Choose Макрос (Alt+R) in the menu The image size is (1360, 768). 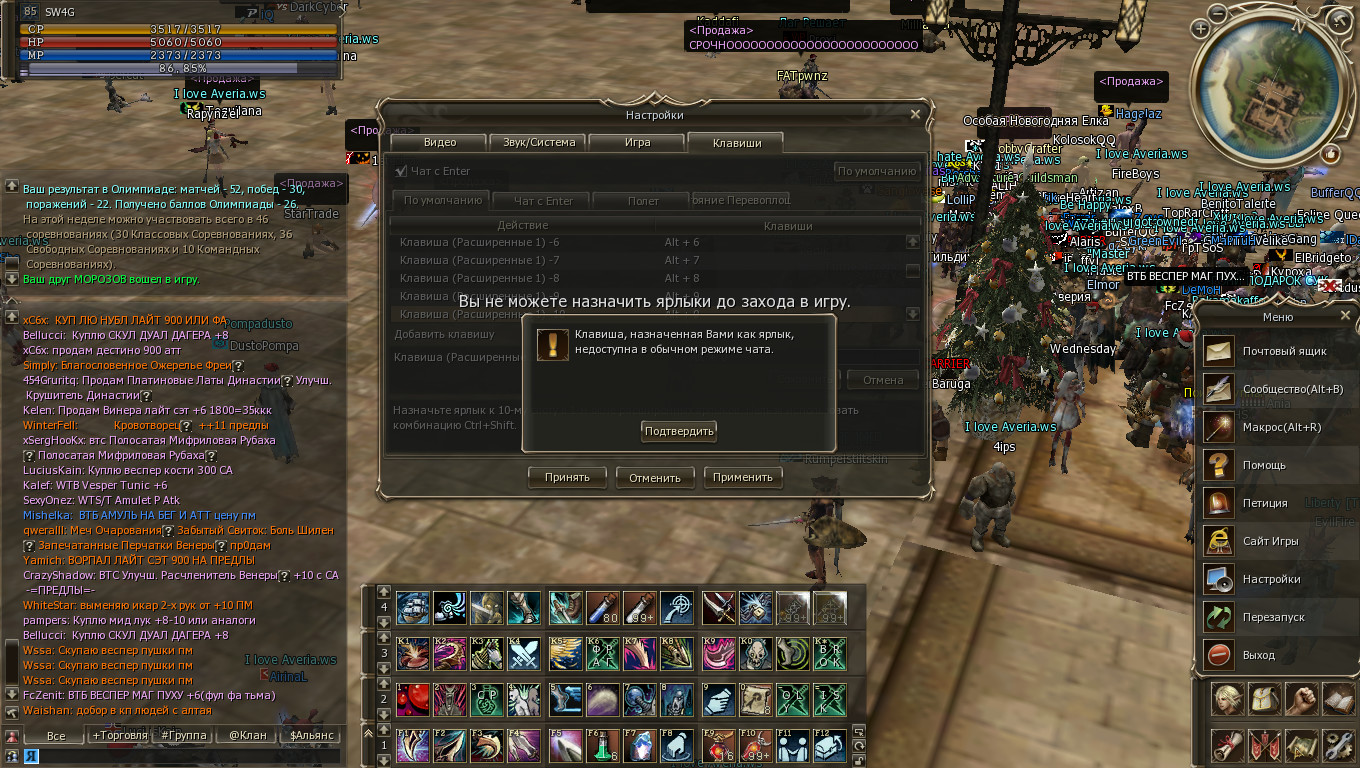tap(1281, 427)
